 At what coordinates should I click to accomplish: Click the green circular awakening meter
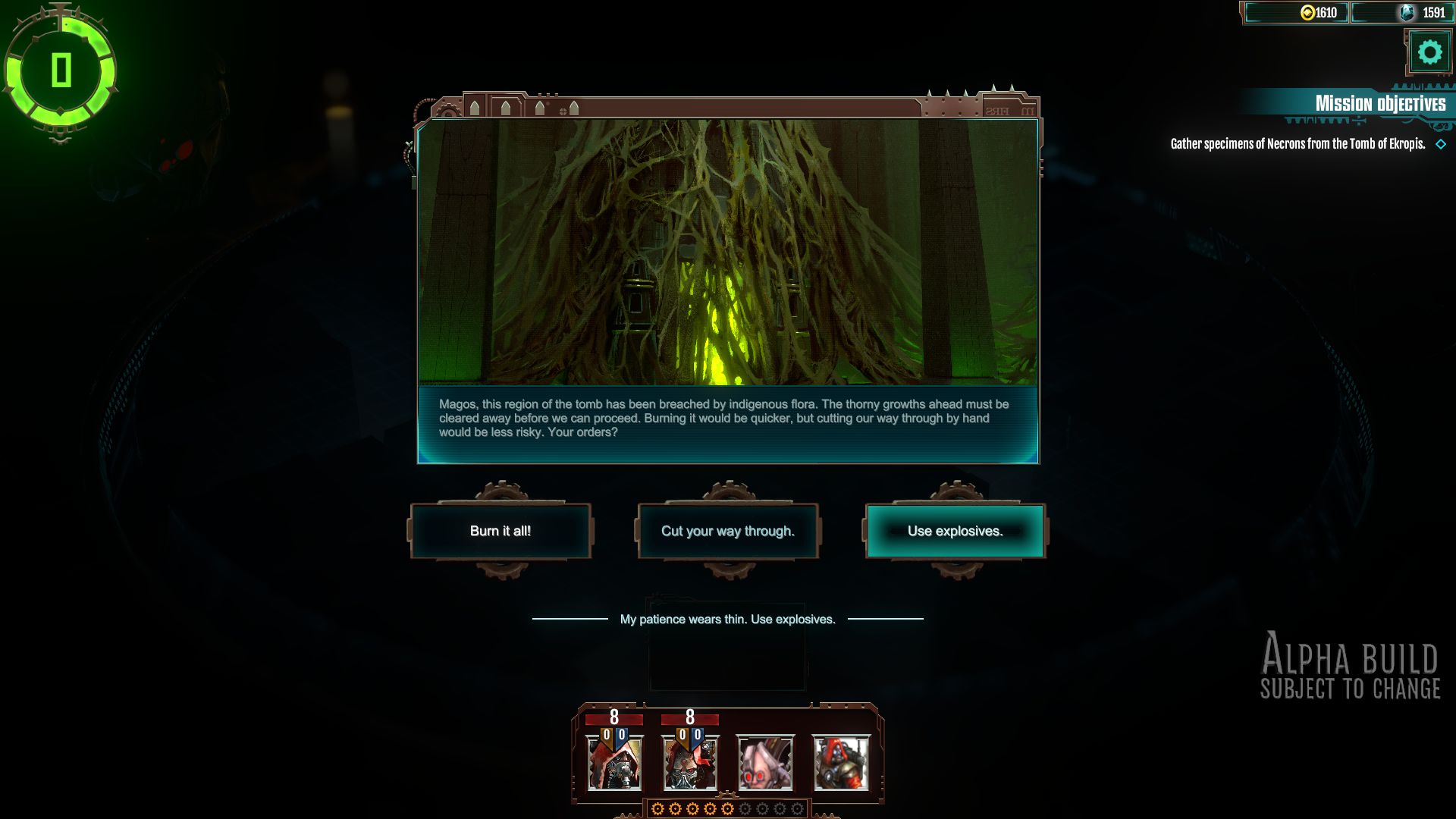coord(61,71)
